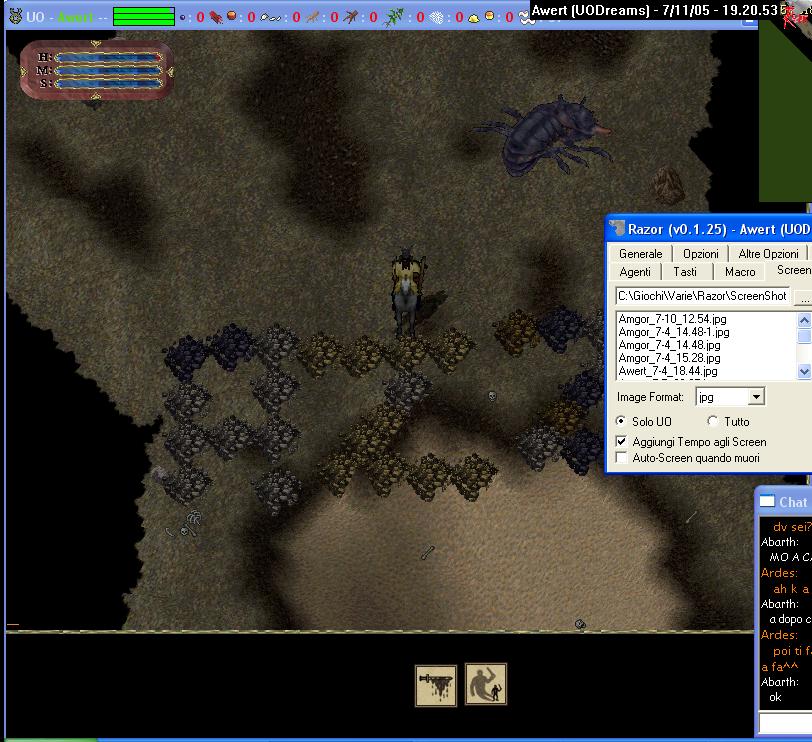Choose the Solo UO radio option
This screenshot has width=812, height=742.
click(x=621, y=422)
